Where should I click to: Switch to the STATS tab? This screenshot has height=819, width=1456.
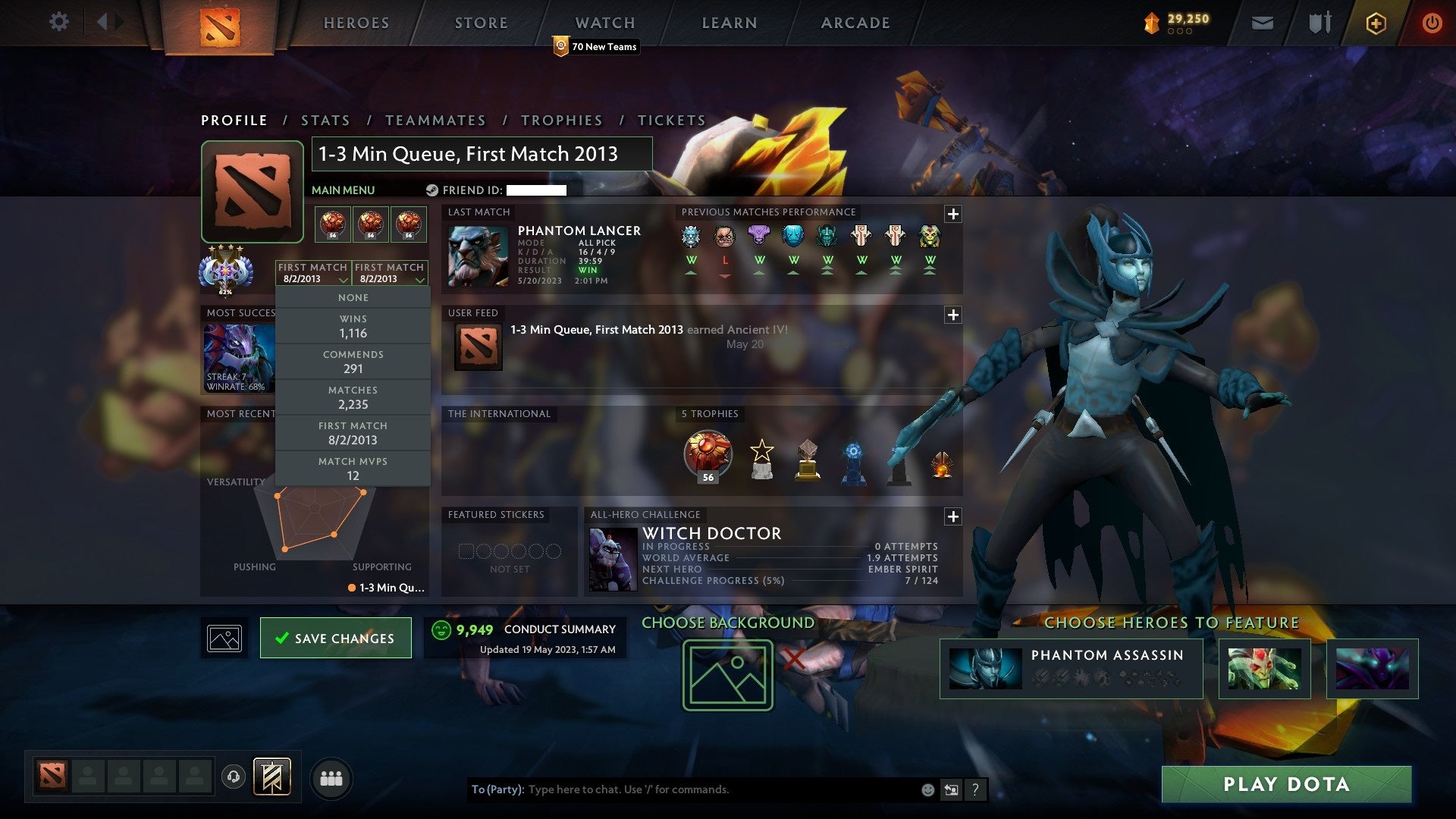click(324, 120)
